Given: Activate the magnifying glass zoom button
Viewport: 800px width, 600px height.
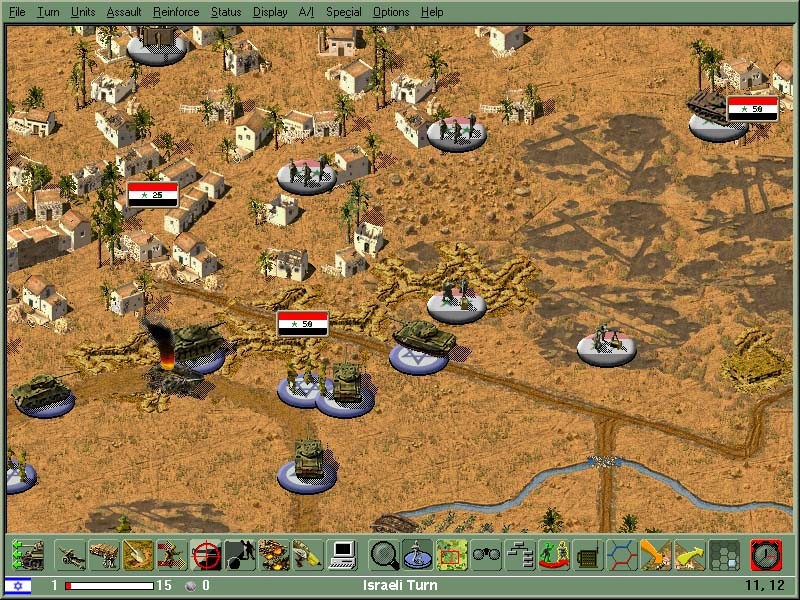Looking at the screenshot, I should click(x=384, y=554).
